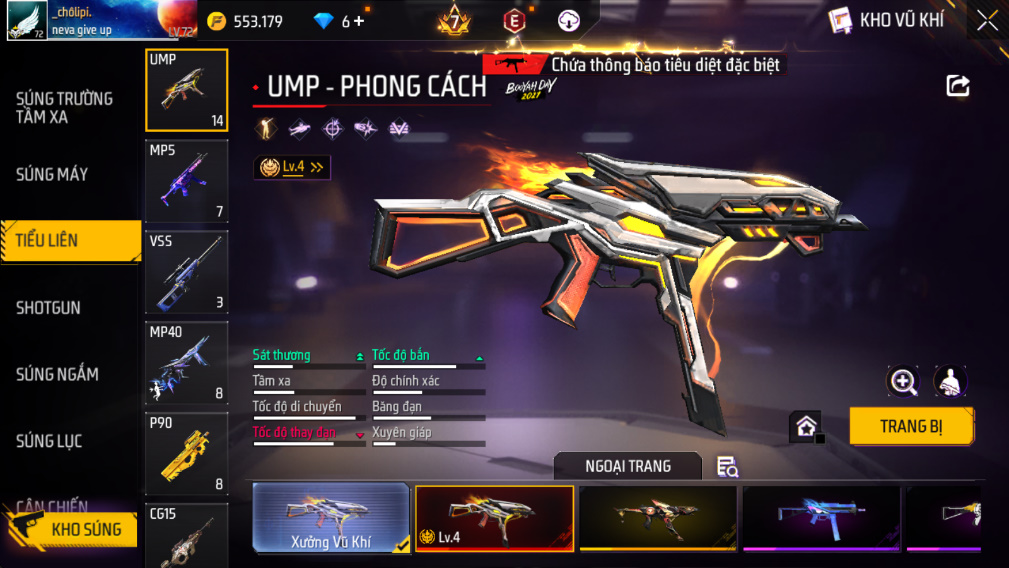Share the weapon skin via share icon
Viewport: 1009px width, 568px height.
[x=958, y=86]
